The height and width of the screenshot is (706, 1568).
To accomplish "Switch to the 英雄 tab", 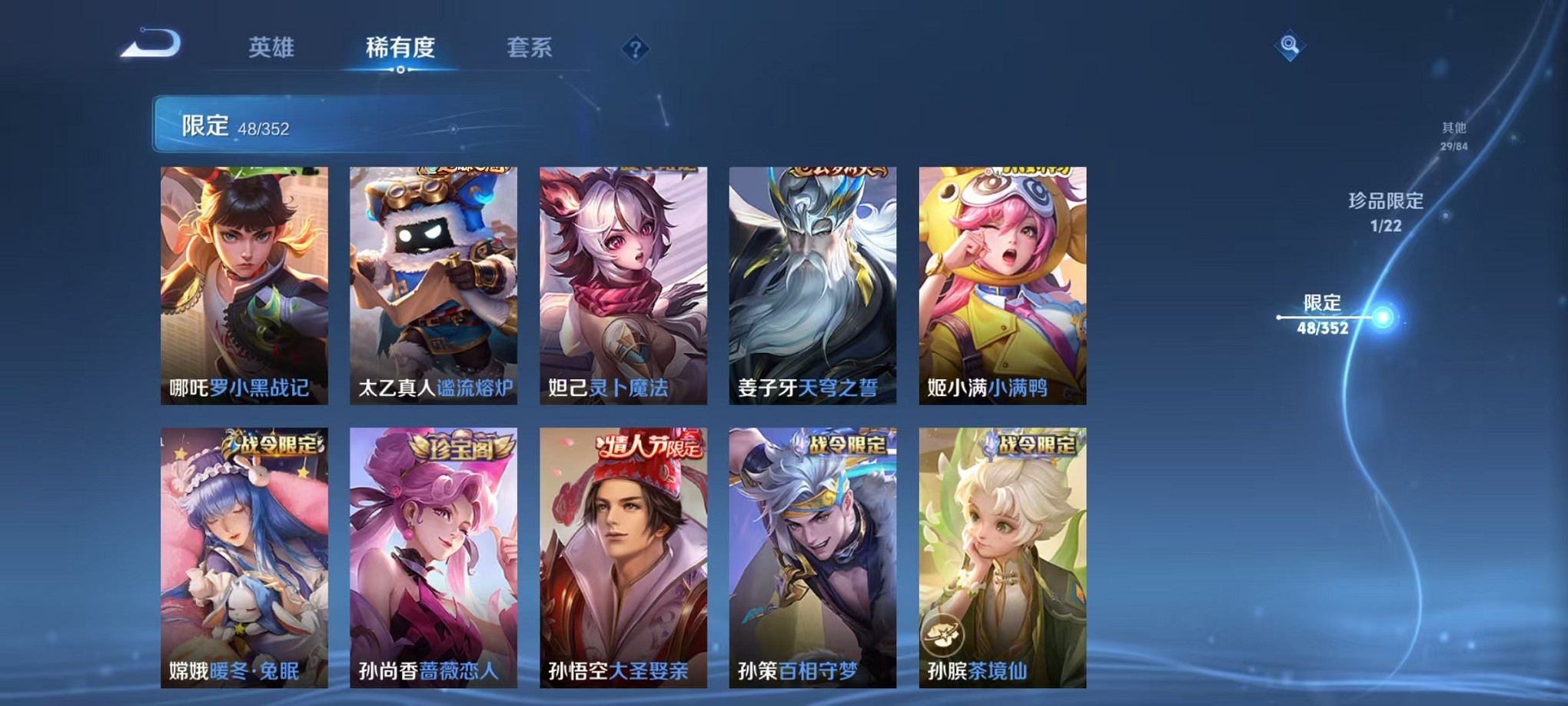I will [x=273, y=48].
